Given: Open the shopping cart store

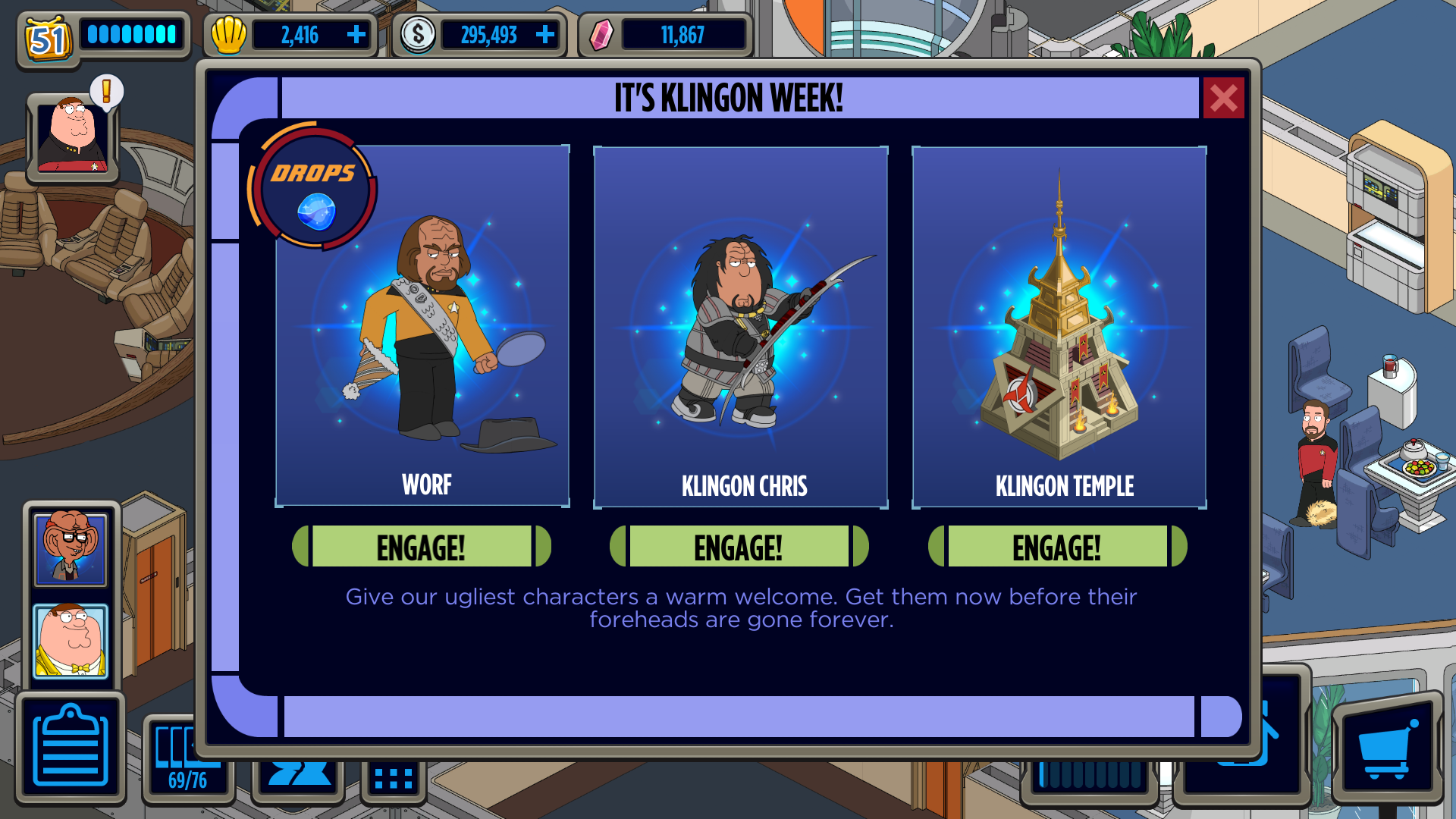Looking at the screenshot, I should pos(1387,748).
